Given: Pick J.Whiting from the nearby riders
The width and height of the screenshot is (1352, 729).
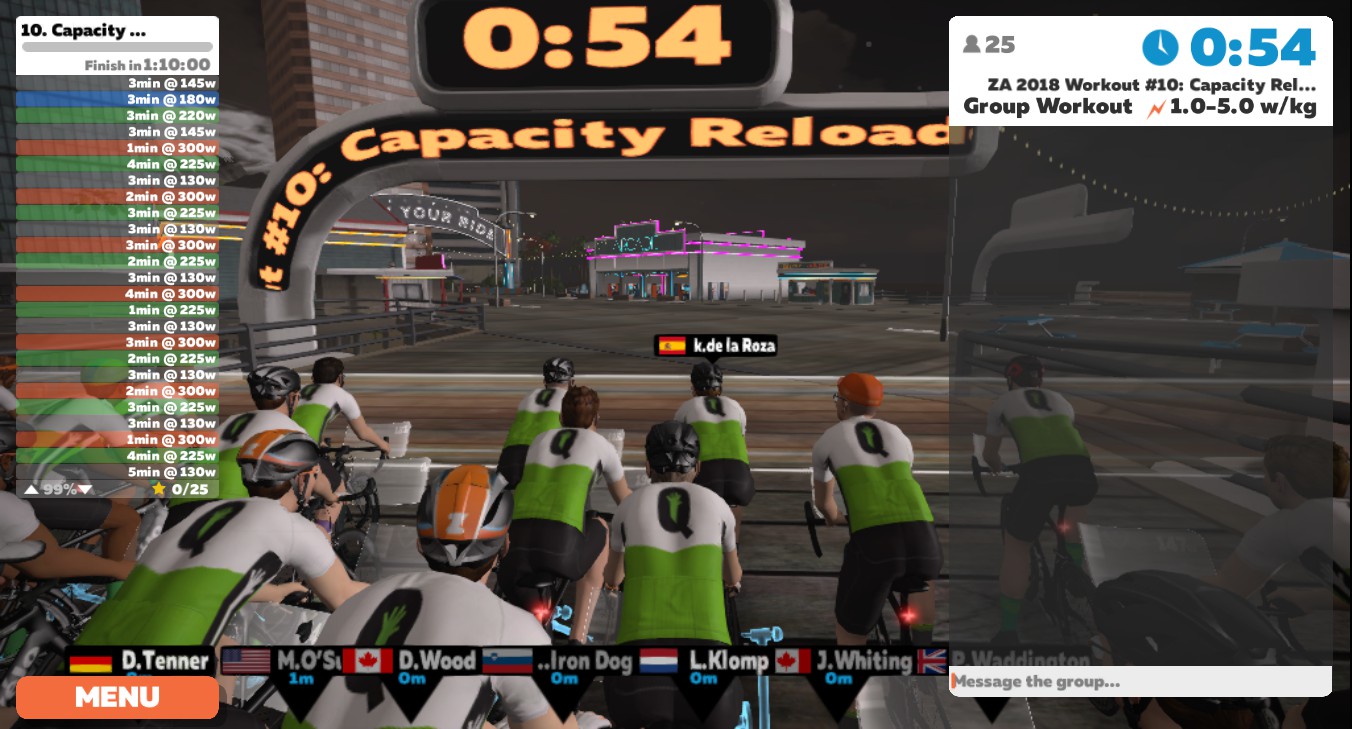Looking at the screenshot, I should pyautogui.click(x=846, y=661).
